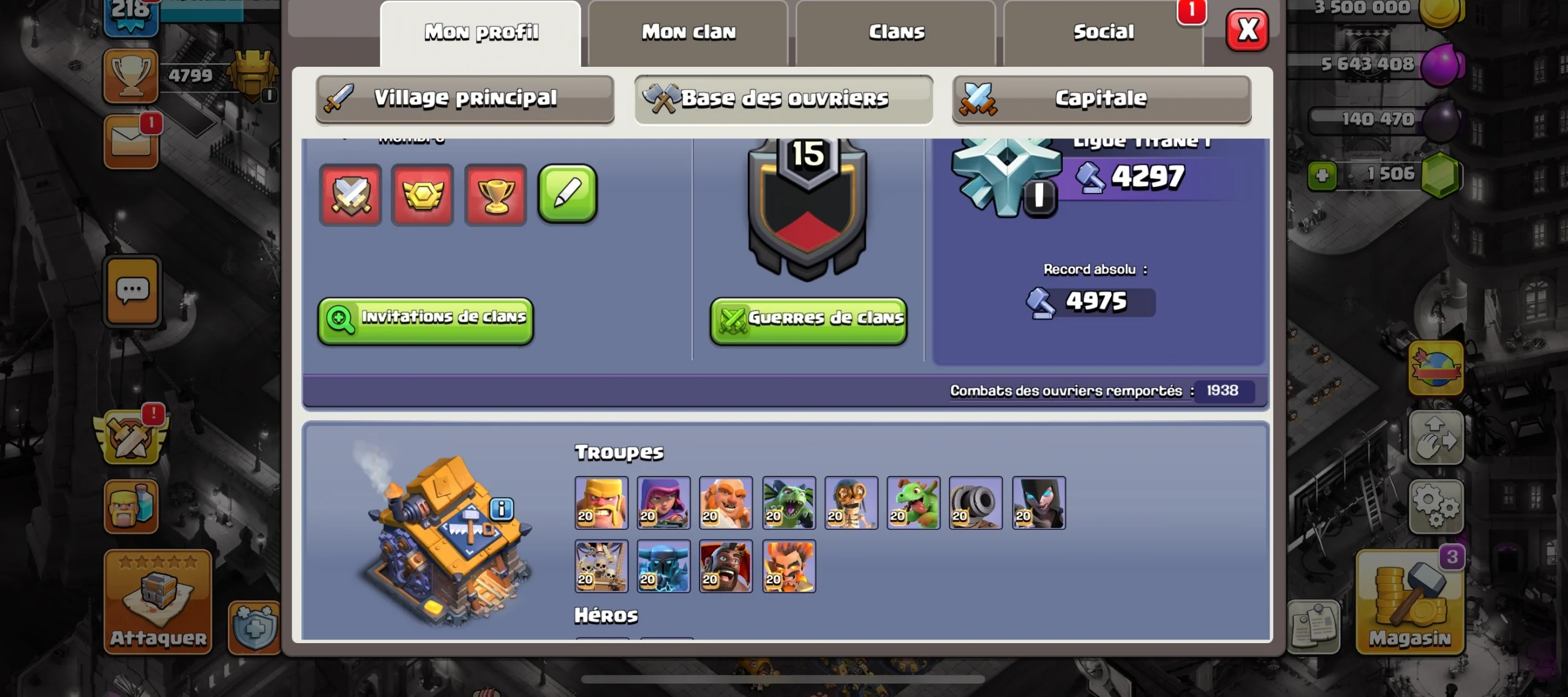Screen dimensions: 1568x697
Task: Choose the Cannon Cart troop icon
Action: pos(976,503)
